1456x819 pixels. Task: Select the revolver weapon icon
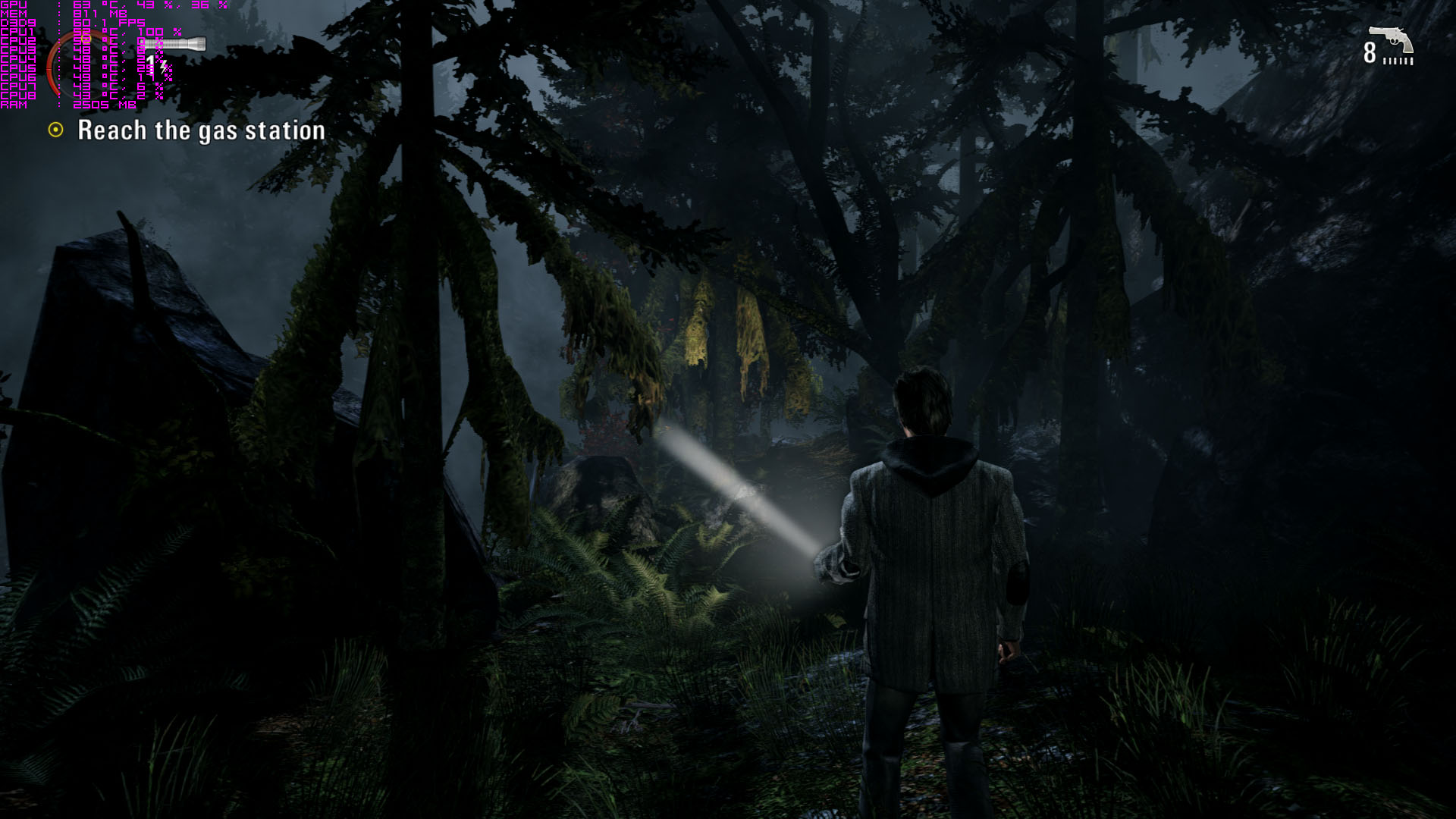click(1391, 39)
